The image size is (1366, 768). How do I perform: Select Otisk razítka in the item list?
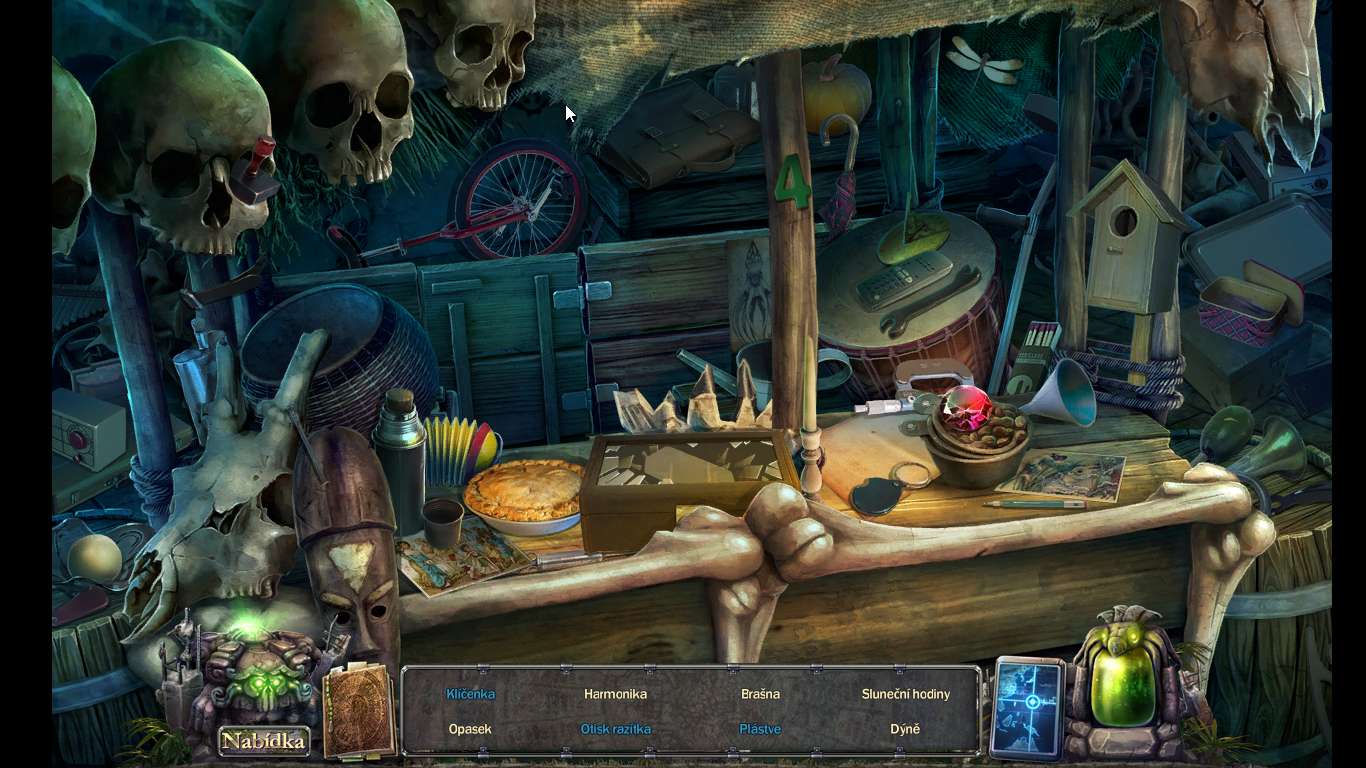tap(615, 729)
